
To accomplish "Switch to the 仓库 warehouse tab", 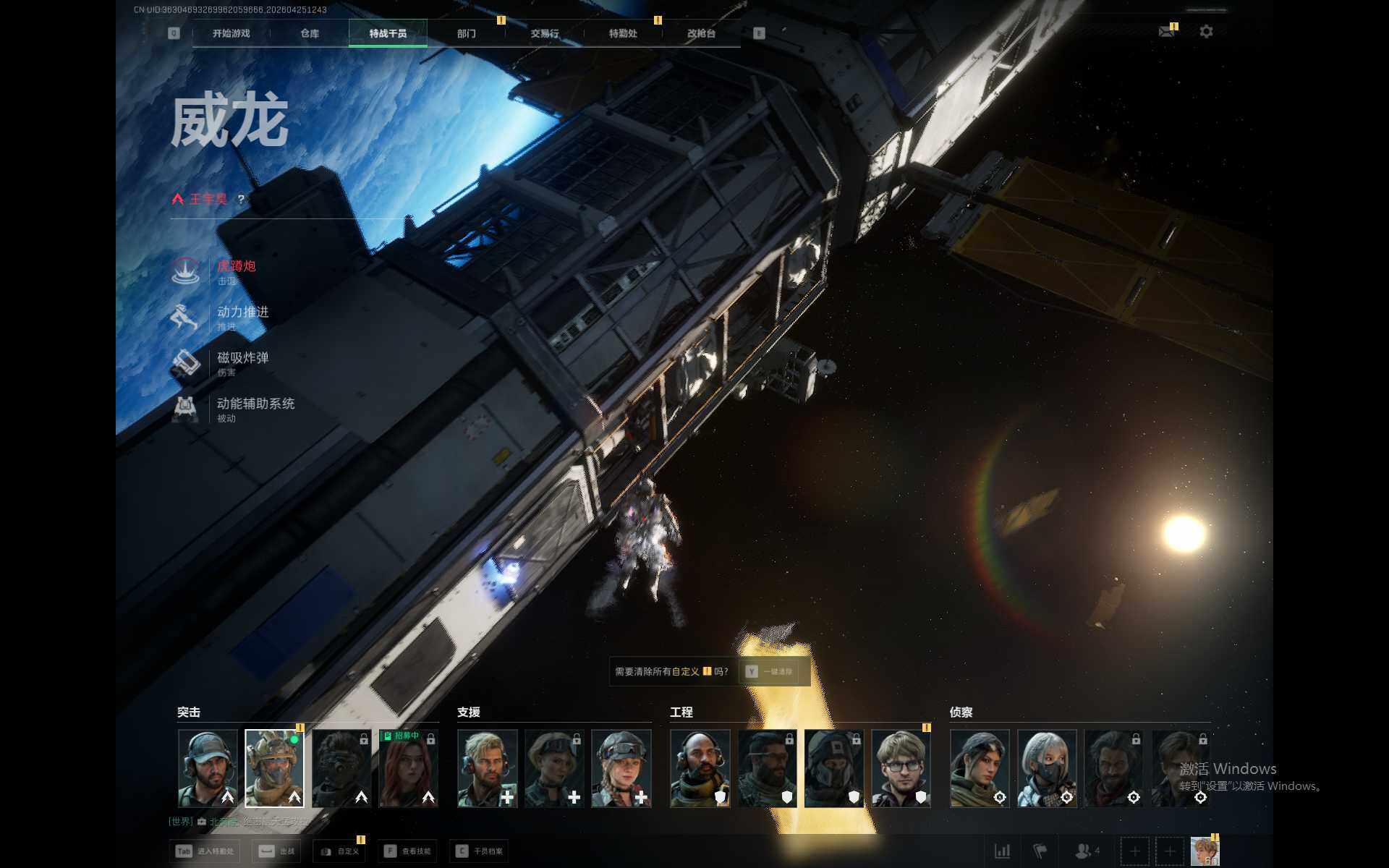I will (x=310, y=33).
